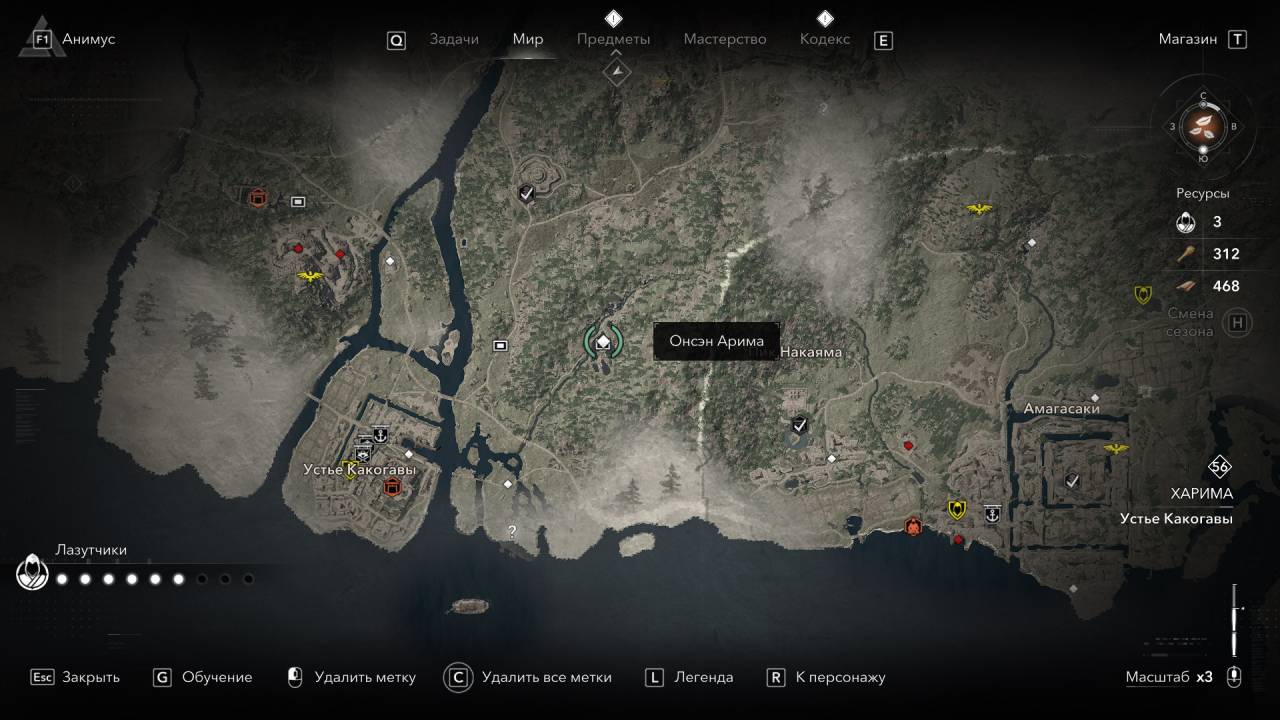Image resolution: width=1280 pixels, height=720 pixels.
Task: Choose Удалить метку
Action: click(364, 677)
